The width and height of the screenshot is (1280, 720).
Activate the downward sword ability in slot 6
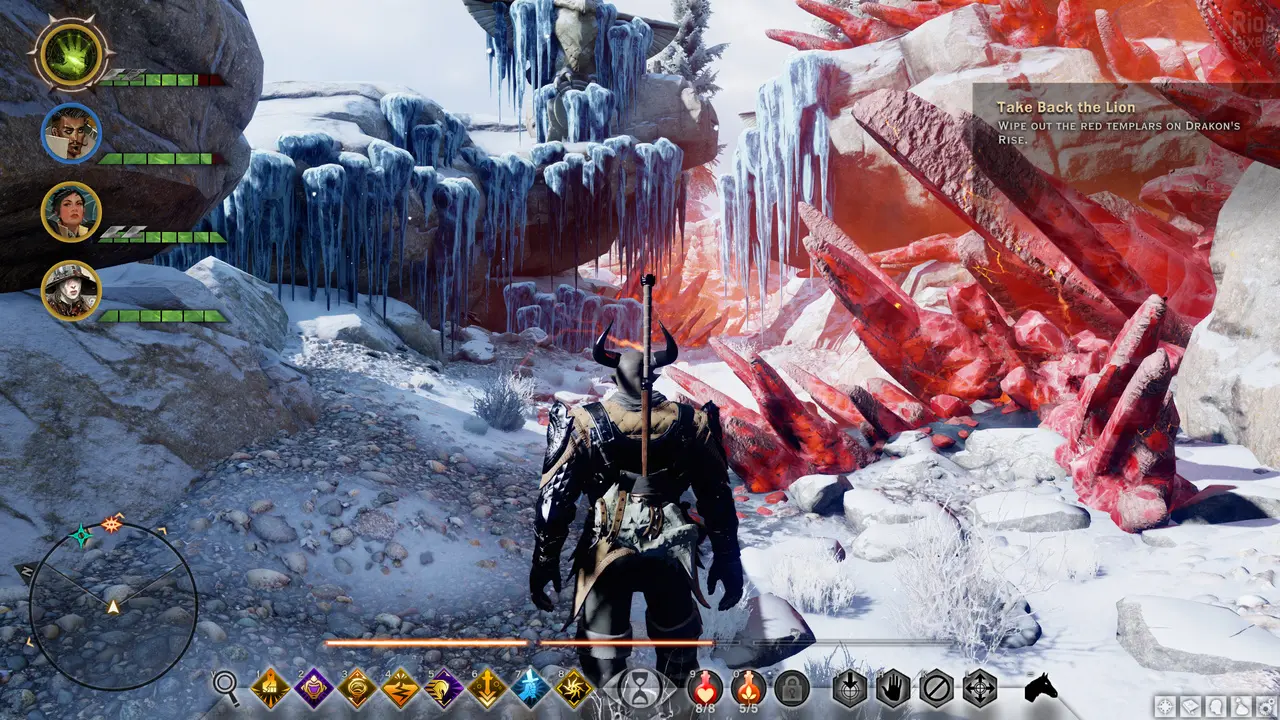(488, 688)
